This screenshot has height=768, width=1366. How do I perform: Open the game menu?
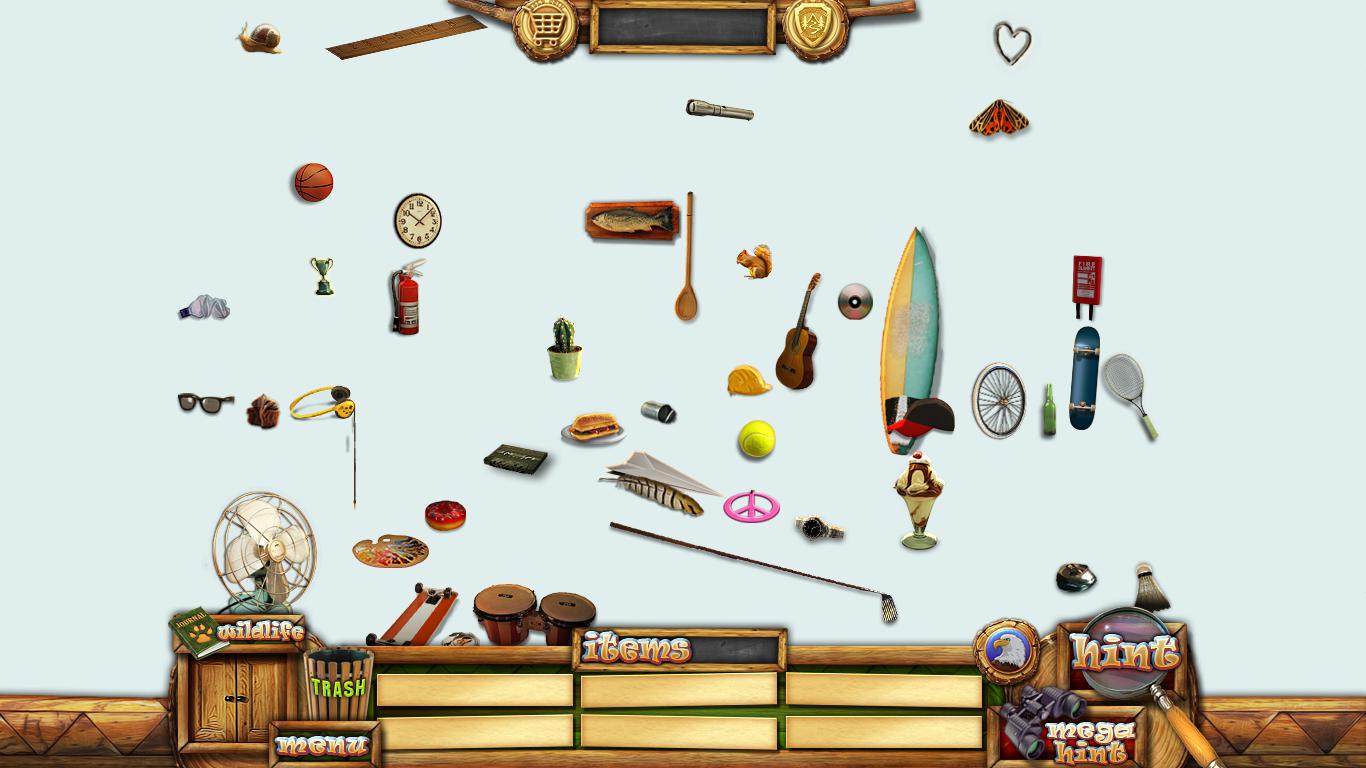click(323, 745)
